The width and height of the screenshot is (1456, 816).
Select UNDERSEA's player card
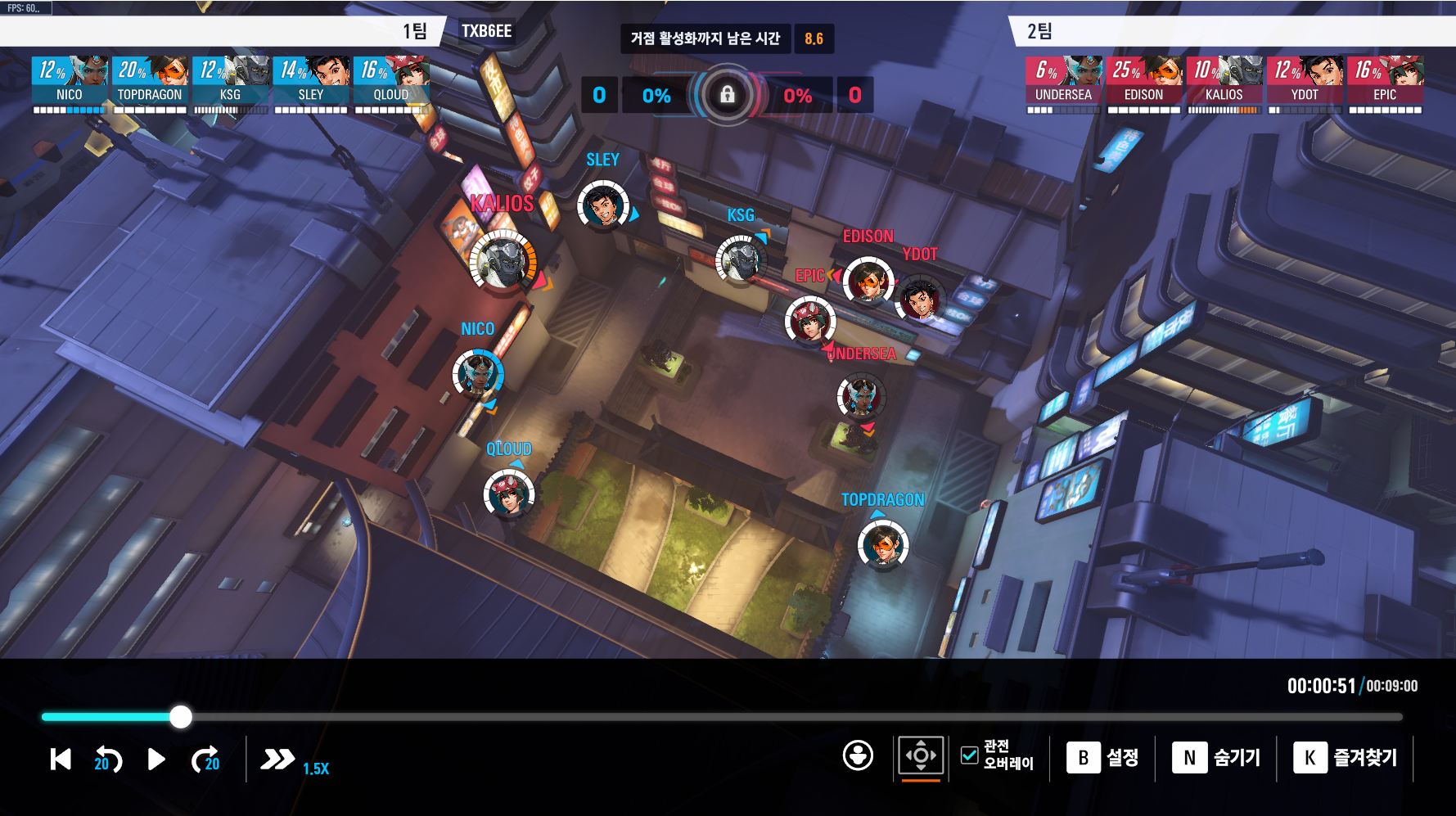coord(1063,82)
